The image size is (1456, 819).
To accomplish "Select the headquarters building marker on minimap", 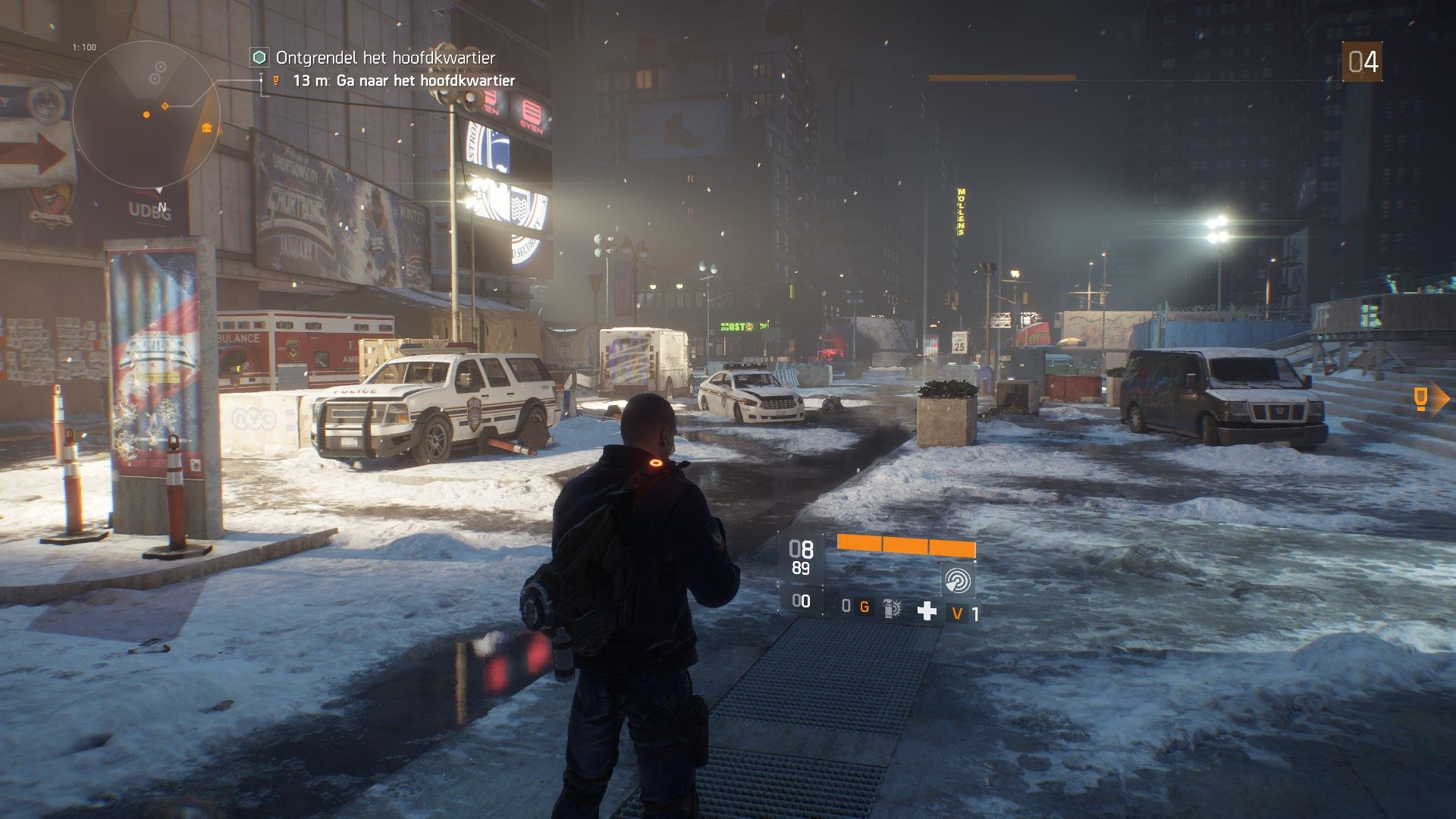I will click(206, 127).
